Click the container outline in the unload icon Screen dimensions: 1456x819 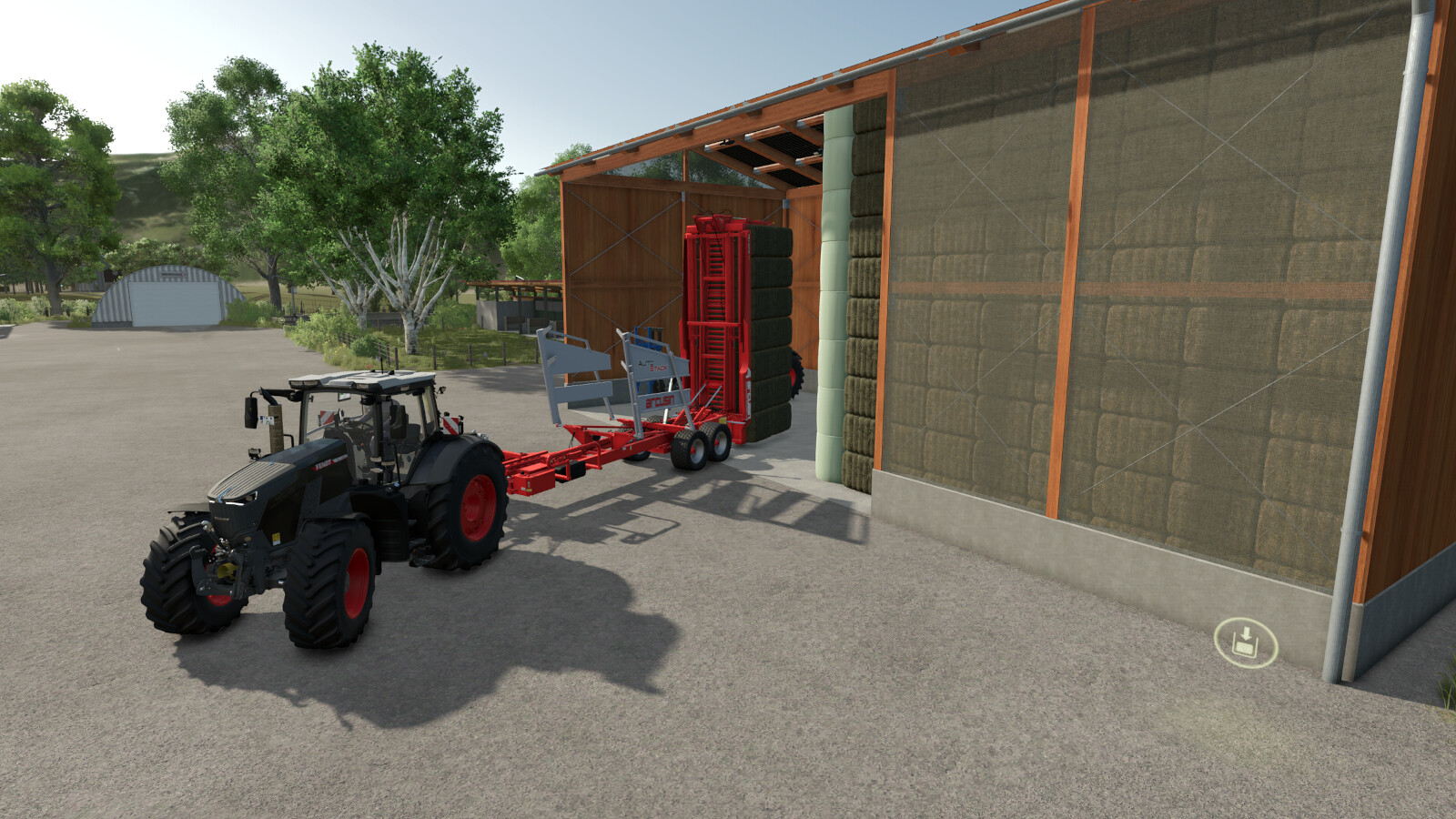[1243, 648]
